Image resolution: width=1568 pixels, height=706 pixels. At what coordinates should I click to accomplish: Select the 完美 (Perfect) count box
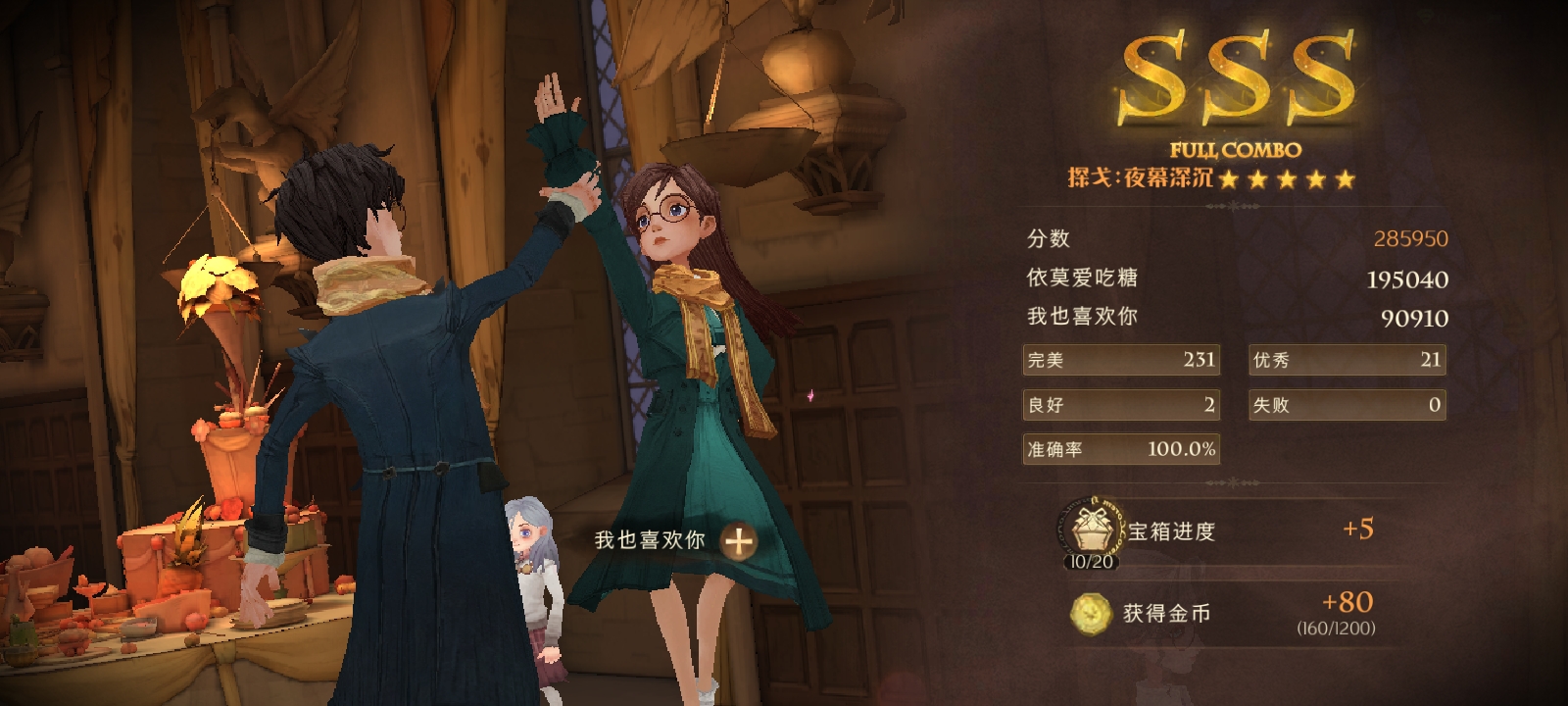point(1120,360)
